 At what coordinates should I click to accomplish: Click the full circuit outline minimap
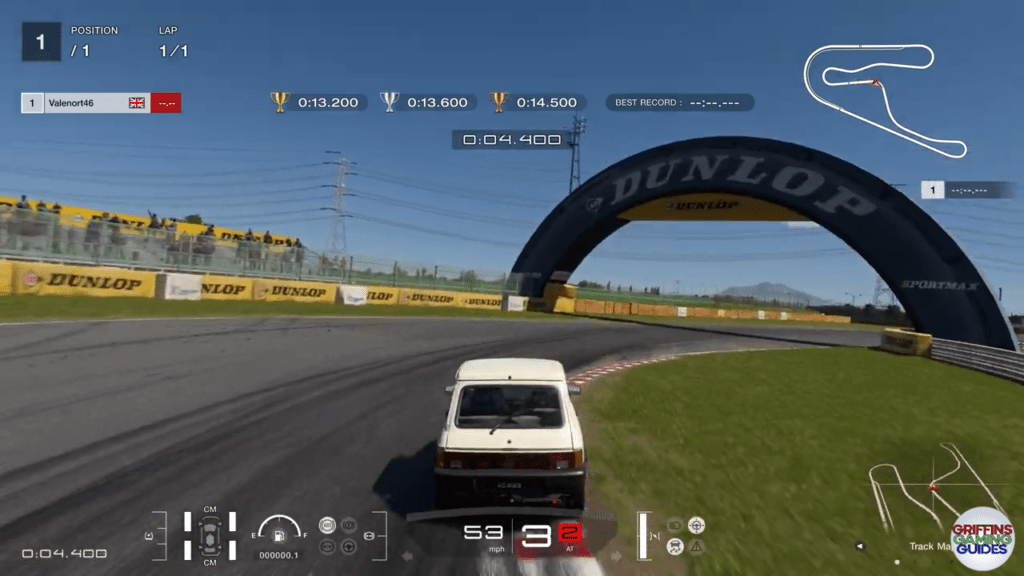(x=884, y=97)
